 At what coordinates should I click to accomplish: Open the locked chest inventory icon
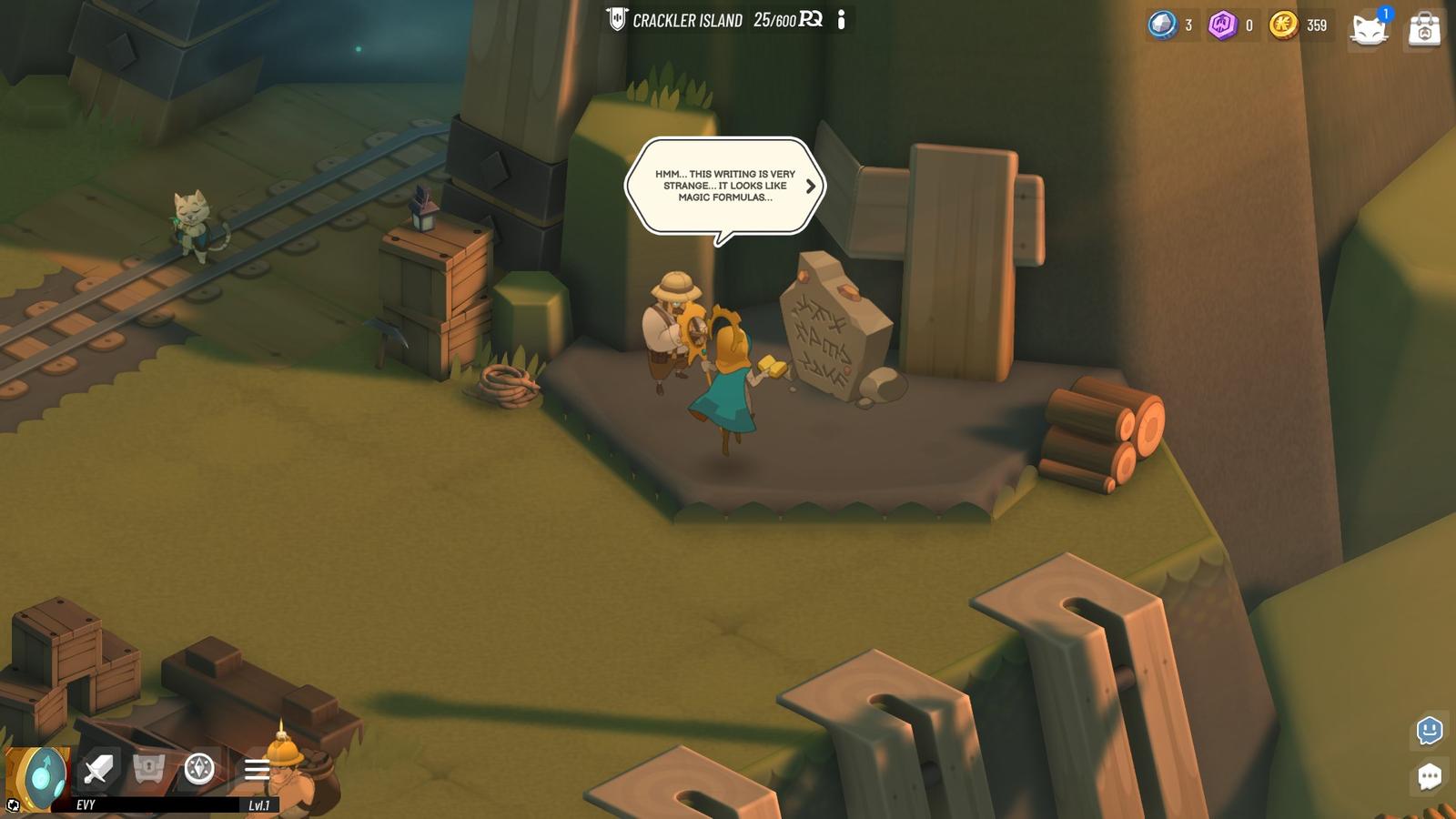(x=148, y=769)
